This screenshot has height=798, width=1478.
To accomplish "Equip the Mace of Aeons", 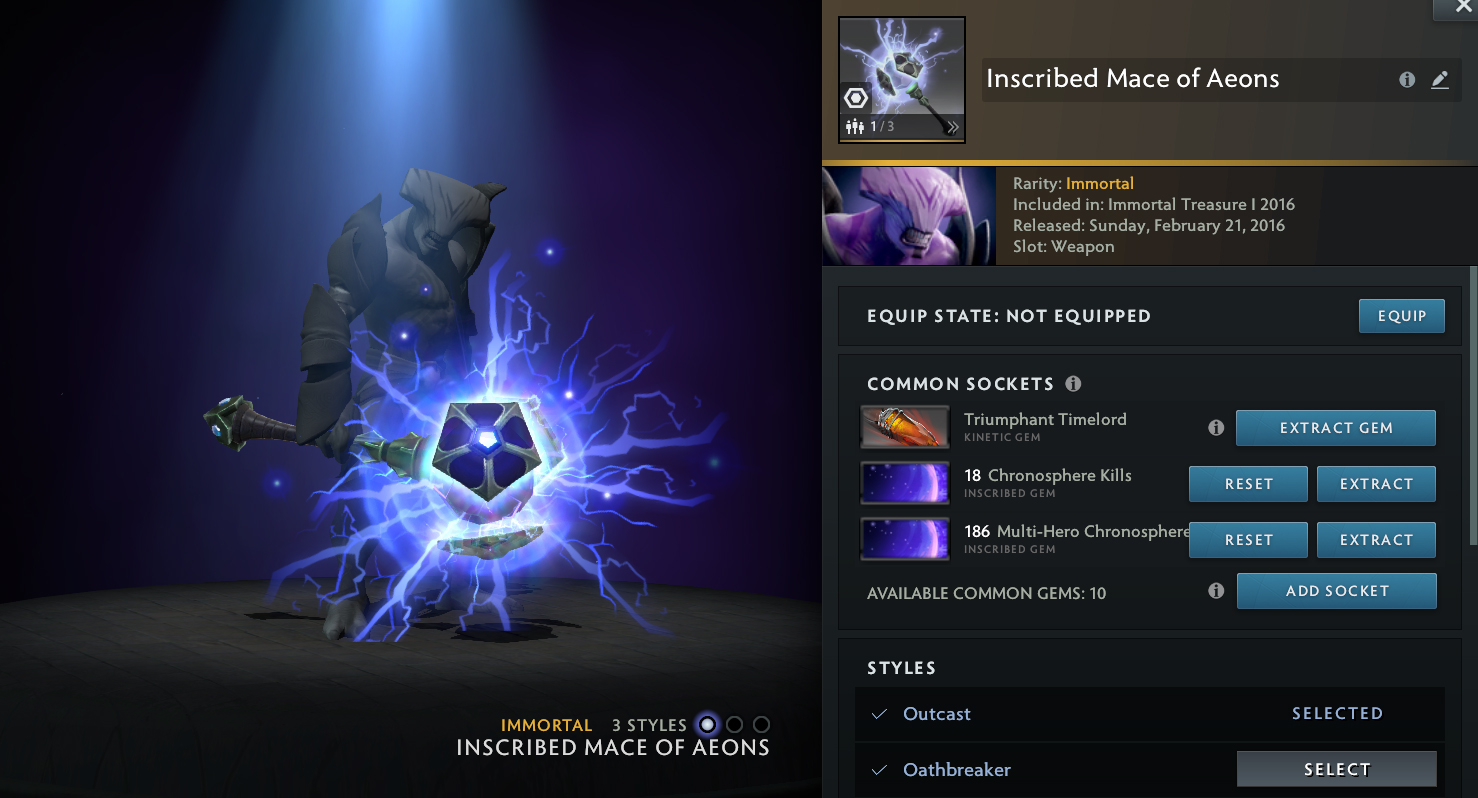I will coord(1401,316).
